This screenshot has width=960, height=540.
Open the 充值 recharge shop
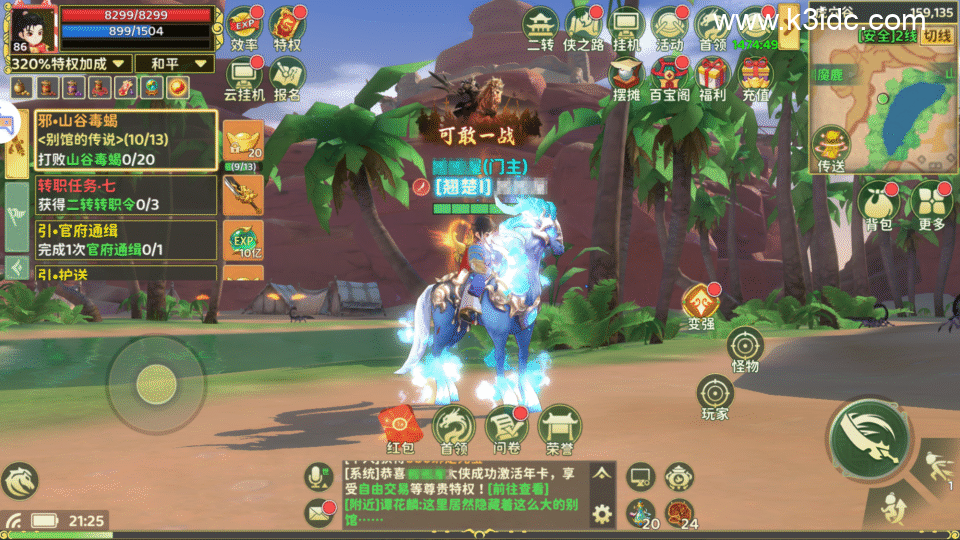[x=755, y=77]
